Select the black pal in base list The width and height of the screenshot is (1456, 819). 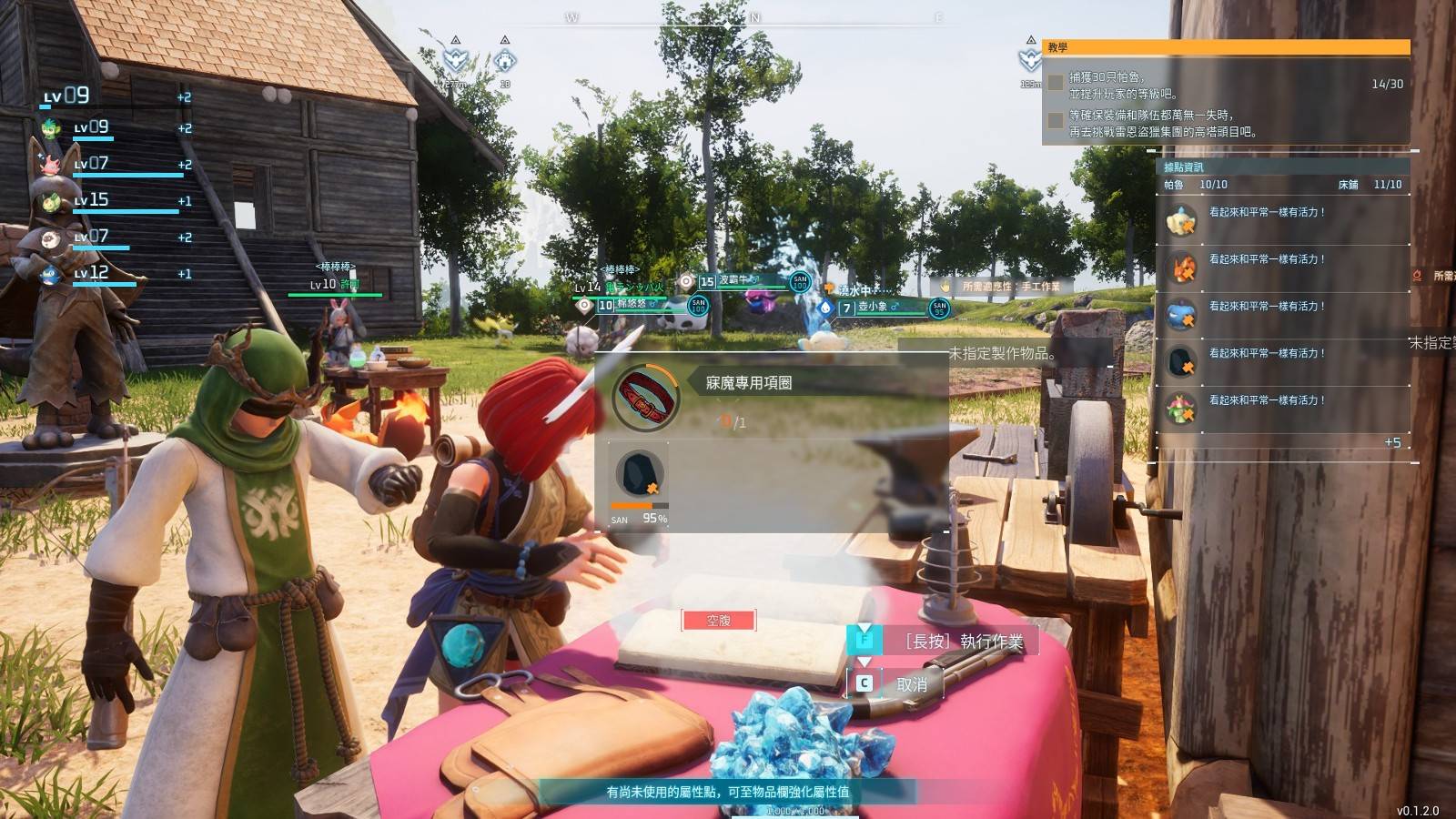pyautogui.click(x=1181, y=362)
